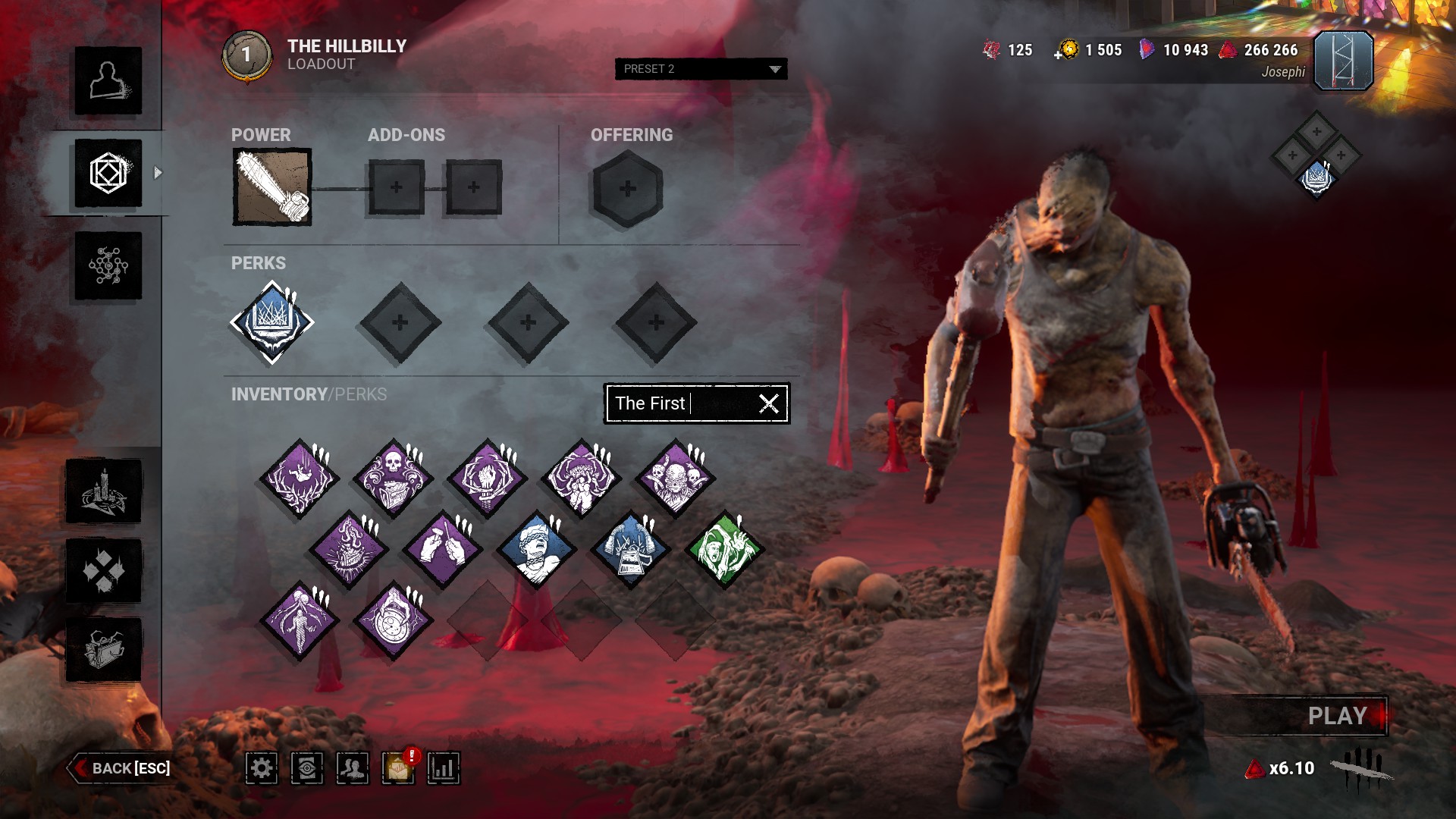Open the news icon with alert badge
Image resolution: width=1456 pixels, height=819 pixels.
398,768
